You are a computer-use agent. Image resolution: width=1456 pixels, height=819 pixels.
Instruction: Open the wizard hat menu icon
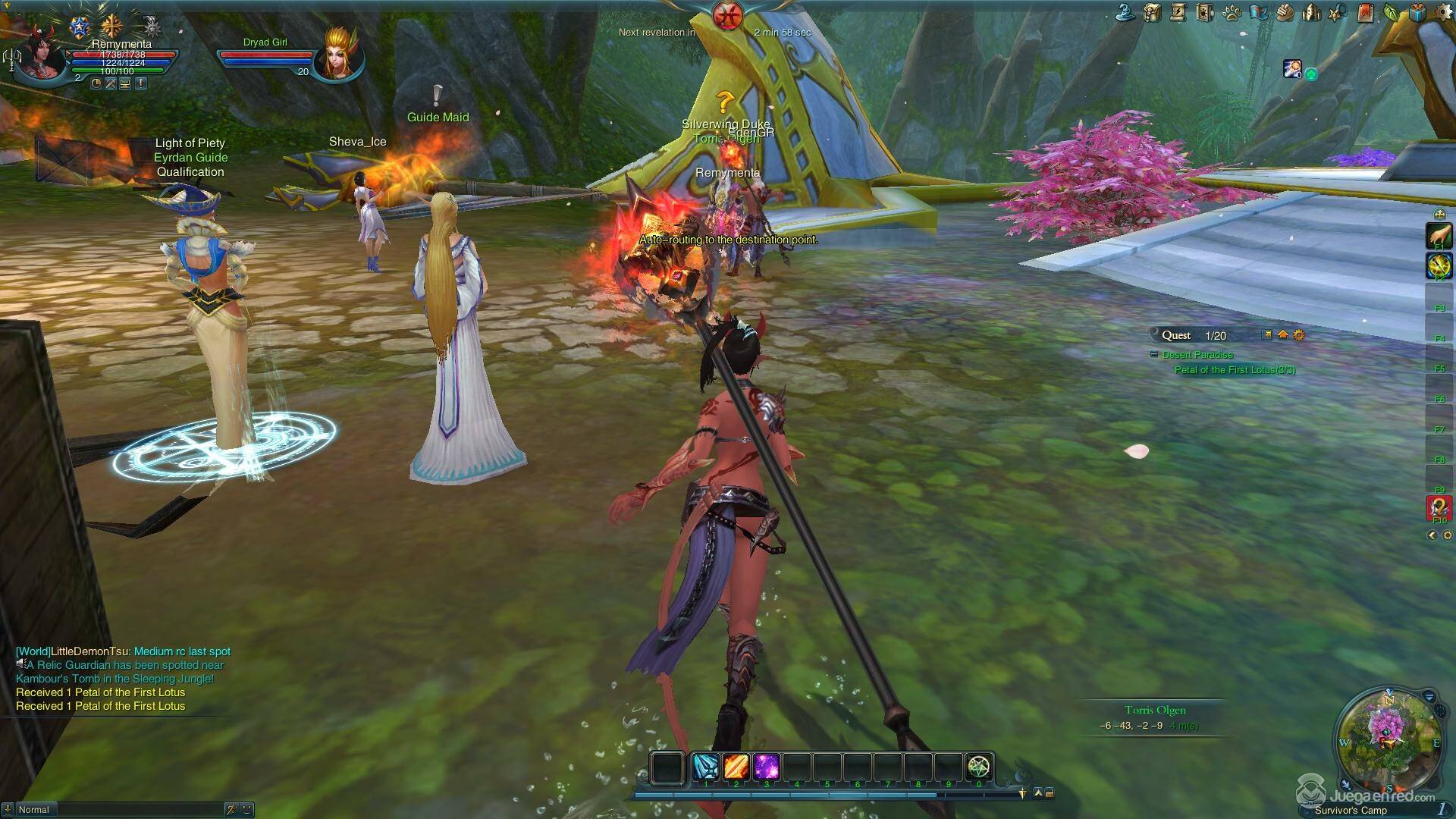pos(1126,12)
